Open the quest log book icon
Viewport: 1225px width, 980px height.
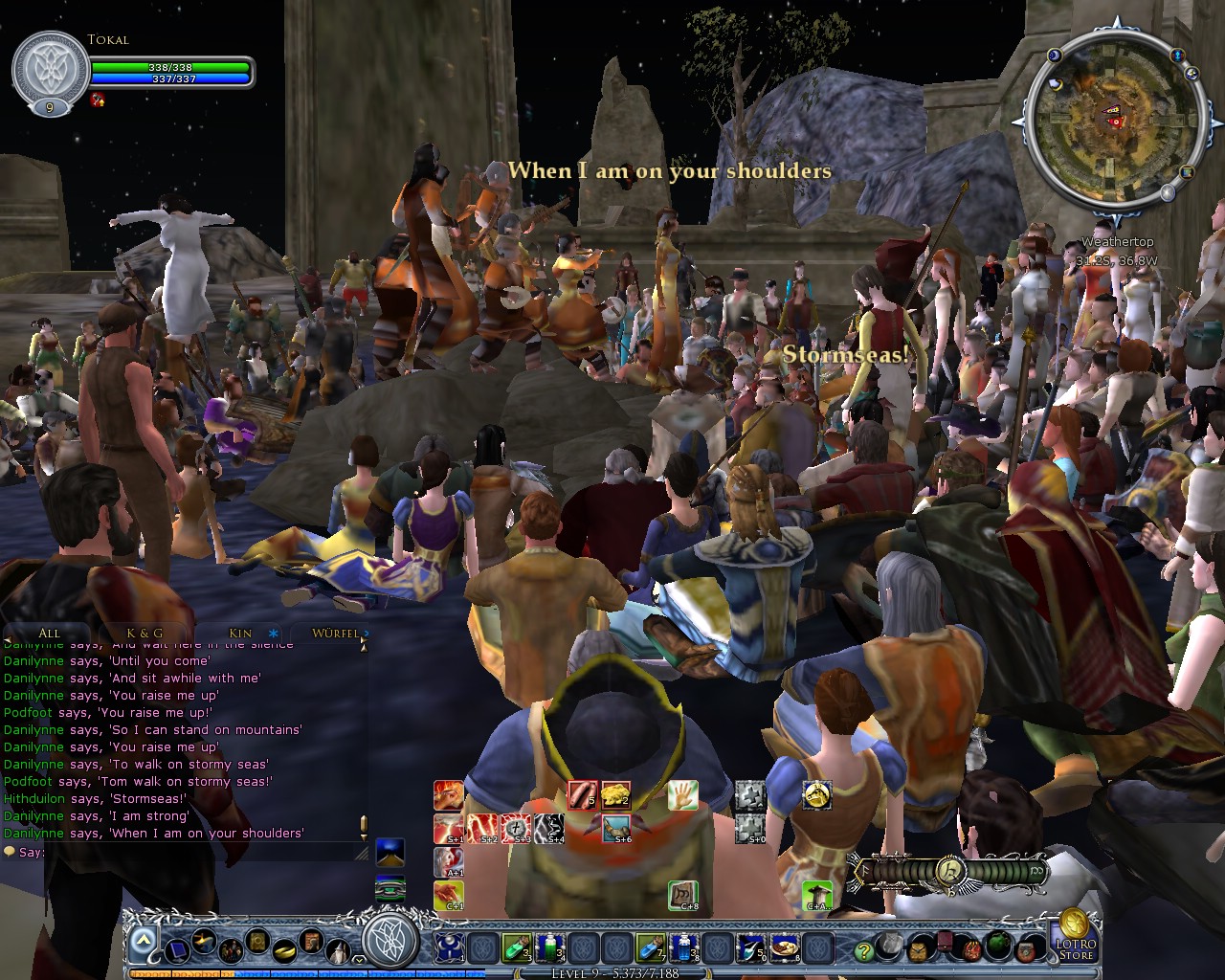[x=257, y=942]
